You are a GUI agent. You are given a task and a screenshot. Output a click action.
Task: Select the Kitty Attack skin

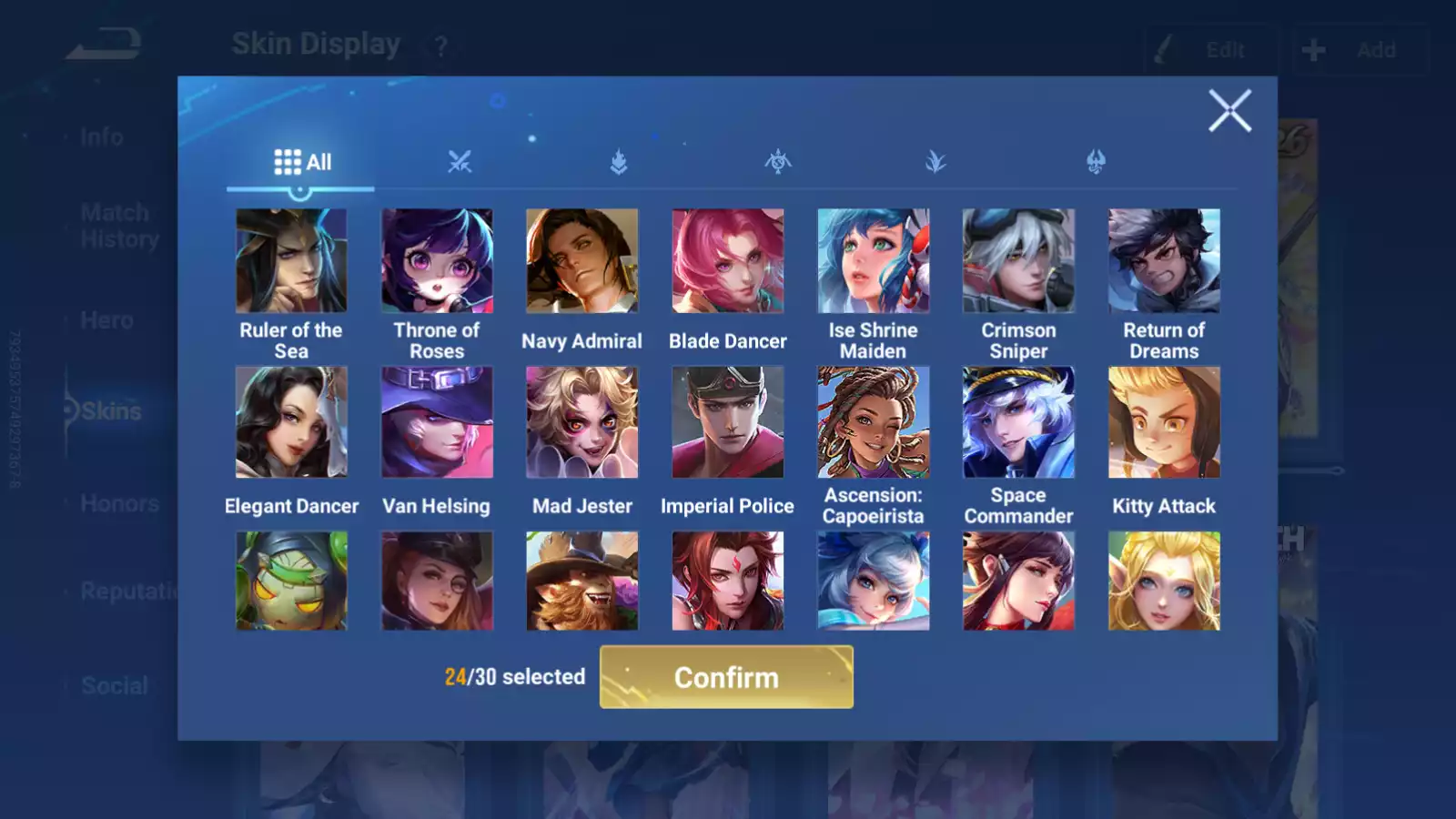[1164, 422]
